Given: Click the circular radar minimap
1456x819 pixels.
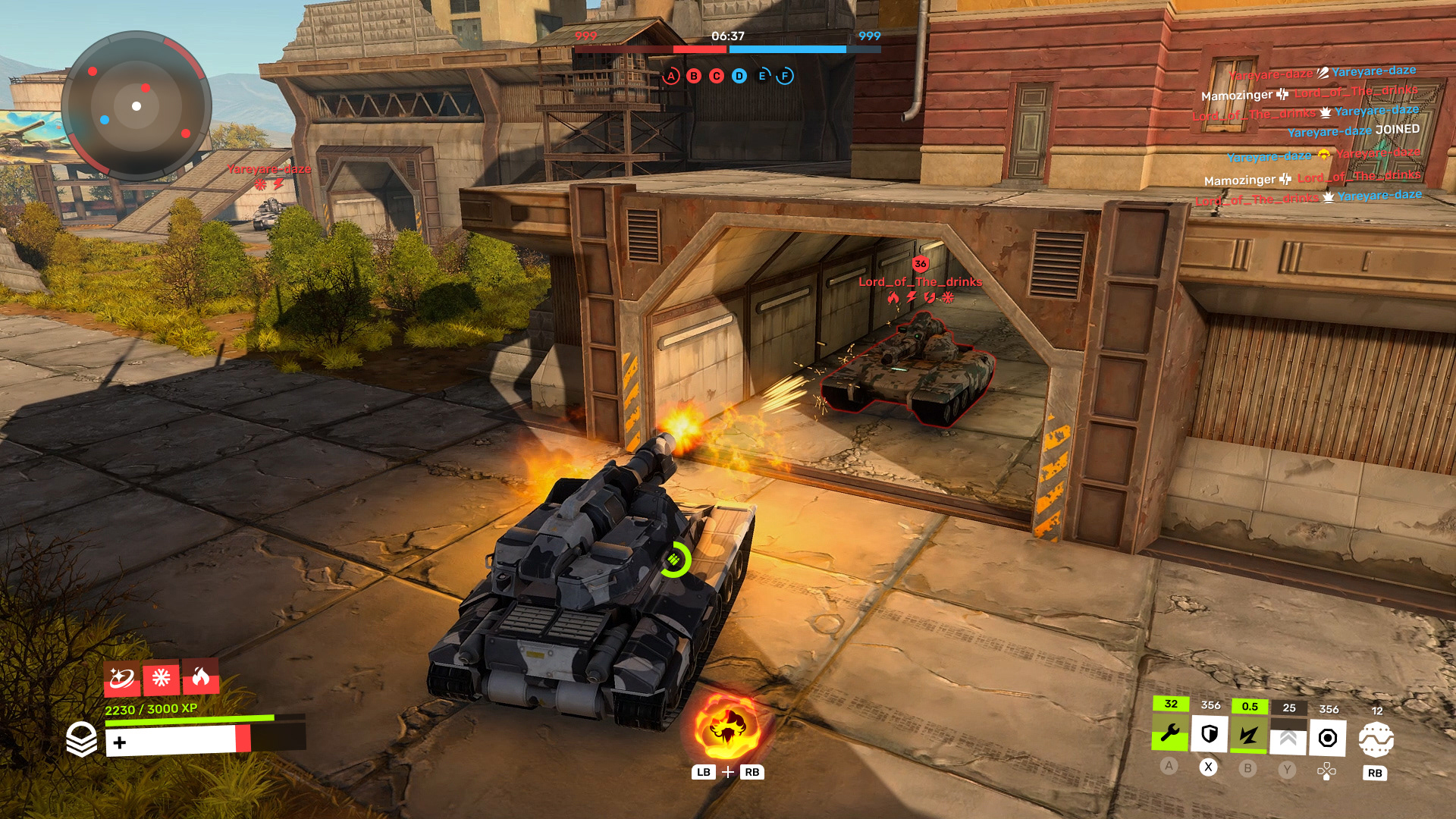Looking at the screenshot, I should [136, 106].
